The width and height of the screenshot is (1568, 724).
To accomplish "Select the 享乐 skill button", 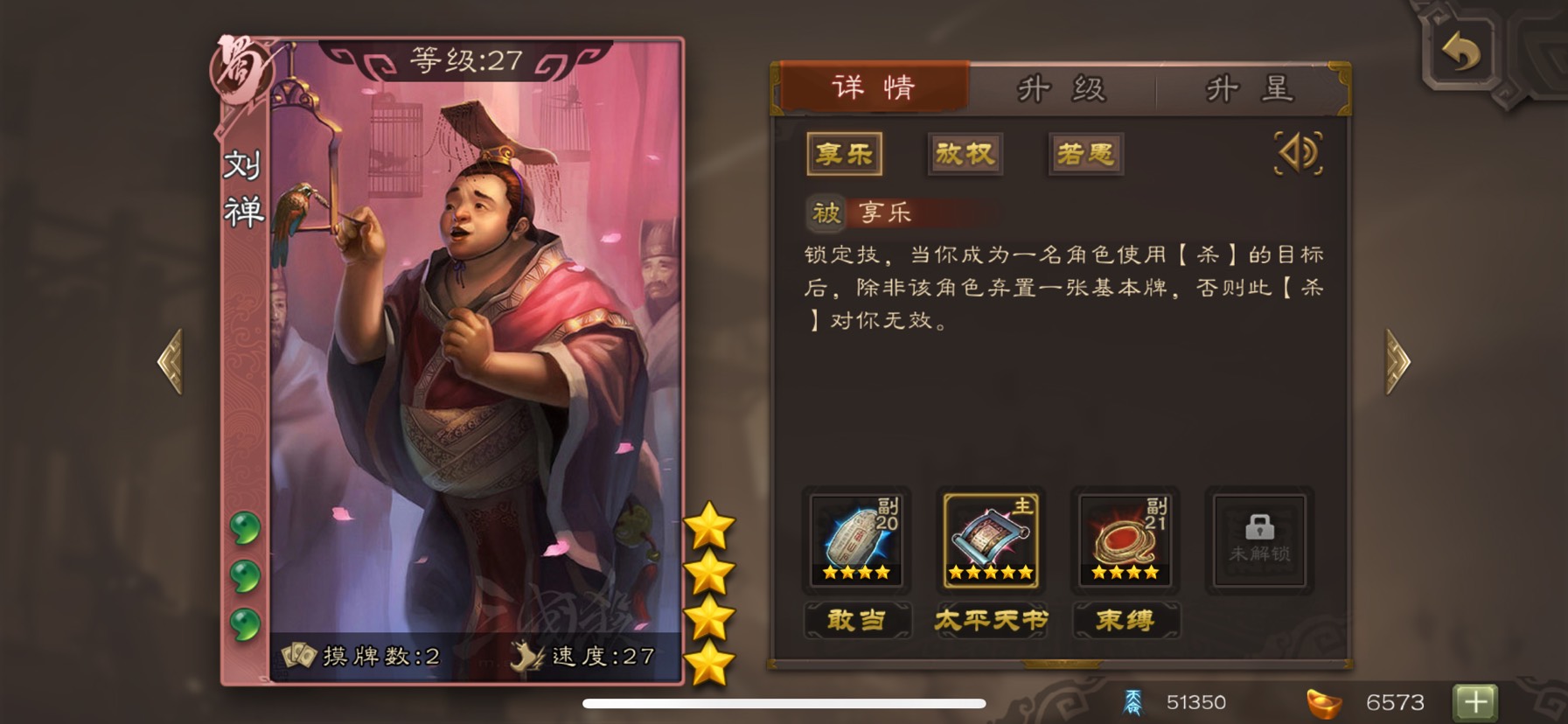I will pos(844,155).
